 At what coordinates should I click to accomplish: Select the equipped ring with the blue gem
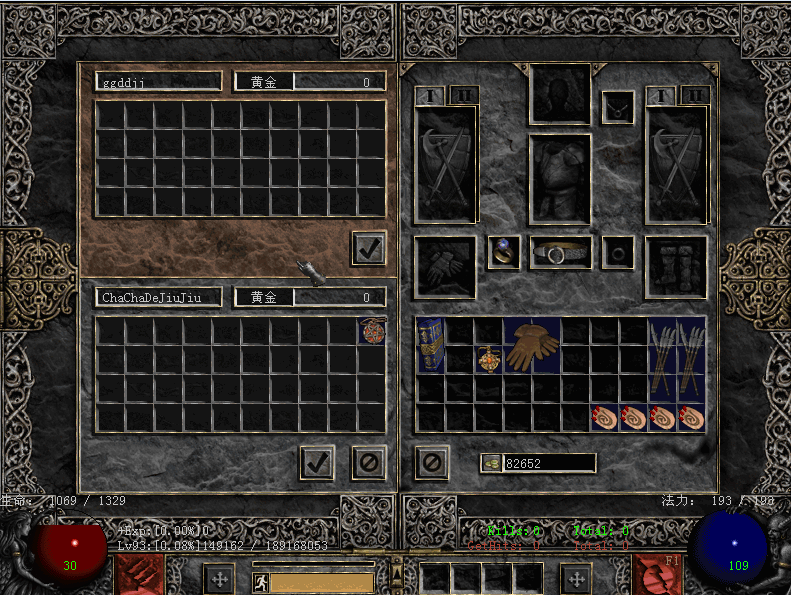[x=503, y=252]
